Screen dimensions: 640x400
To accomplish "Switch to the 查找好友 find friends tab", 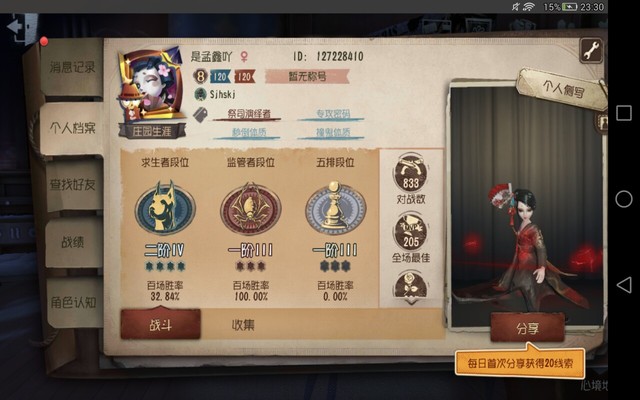I will coord(73,183).
